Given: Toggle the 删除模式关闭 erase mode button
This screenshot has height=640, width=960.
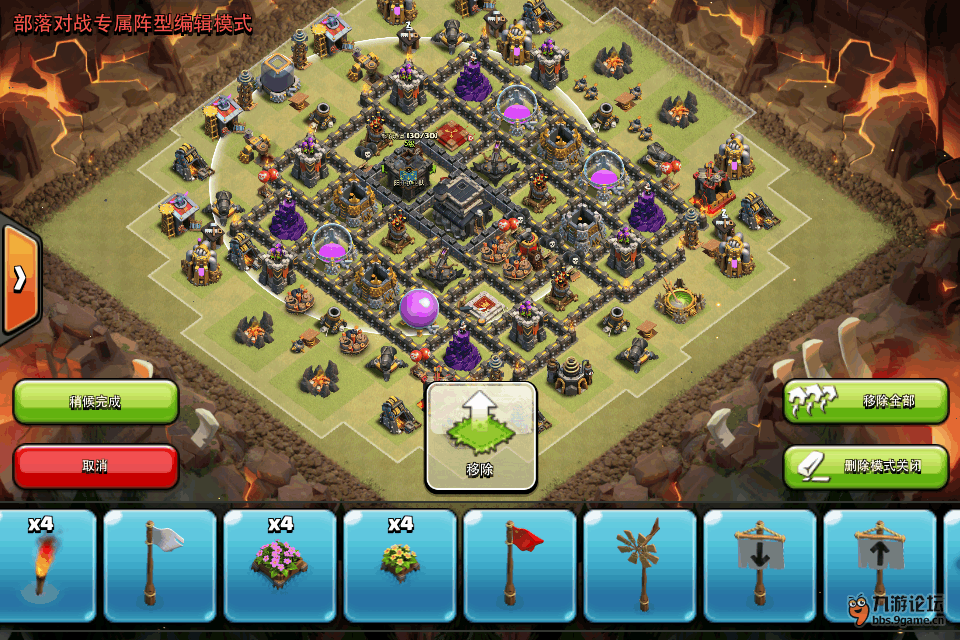Looking at the screenshot, I should 866,466.
